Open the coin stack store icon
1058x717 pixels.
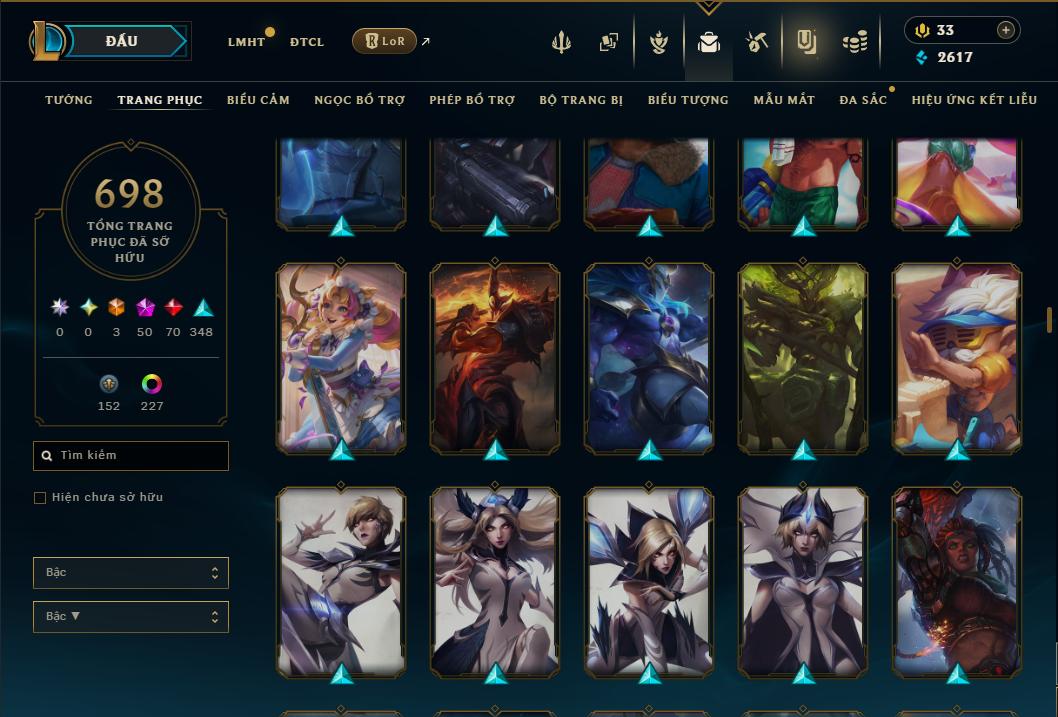(854, 42)
